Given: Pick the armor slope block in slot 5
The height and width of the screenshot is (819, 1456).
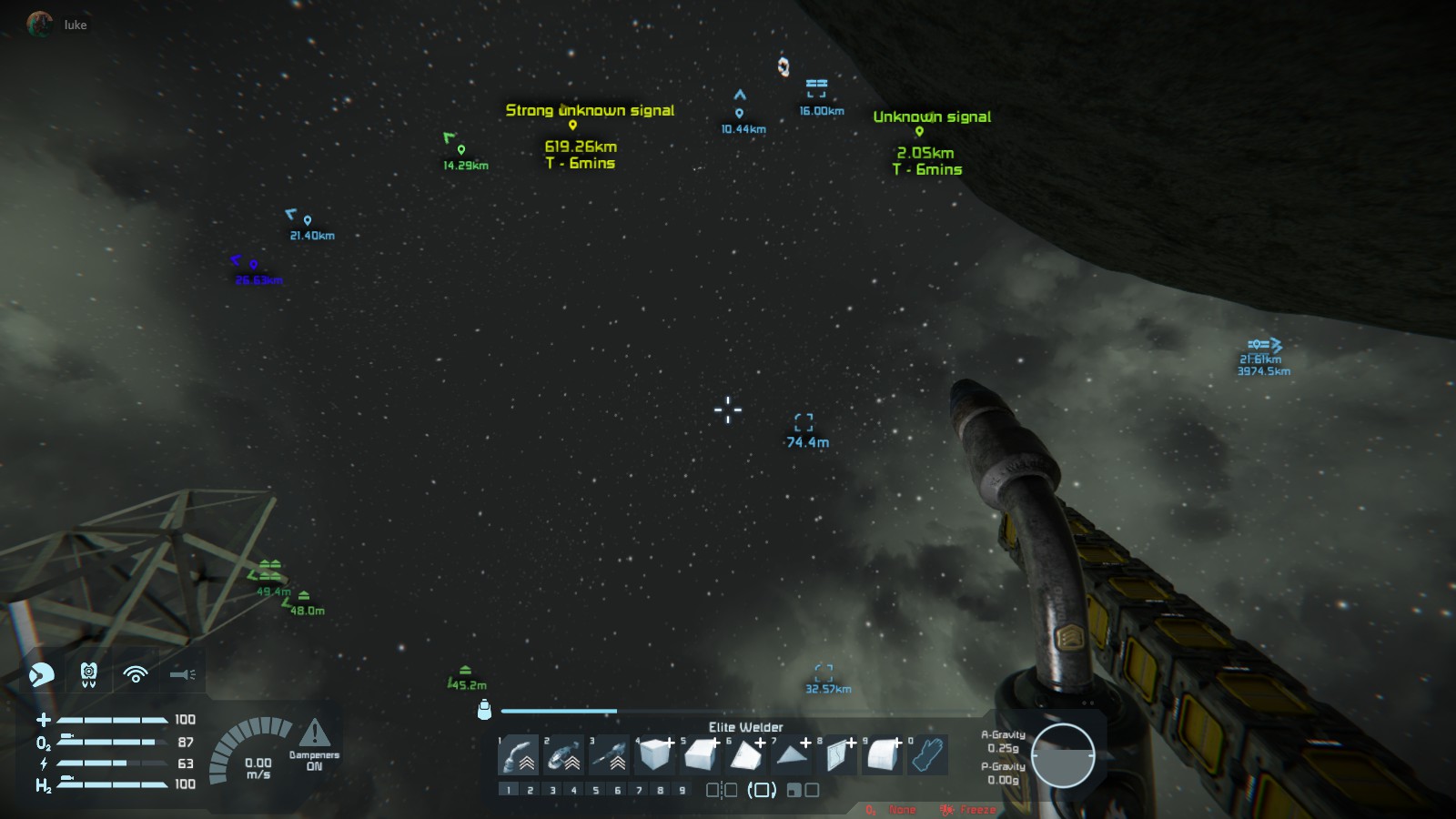Looking at the screenshot, I should (x=701, y=755).
